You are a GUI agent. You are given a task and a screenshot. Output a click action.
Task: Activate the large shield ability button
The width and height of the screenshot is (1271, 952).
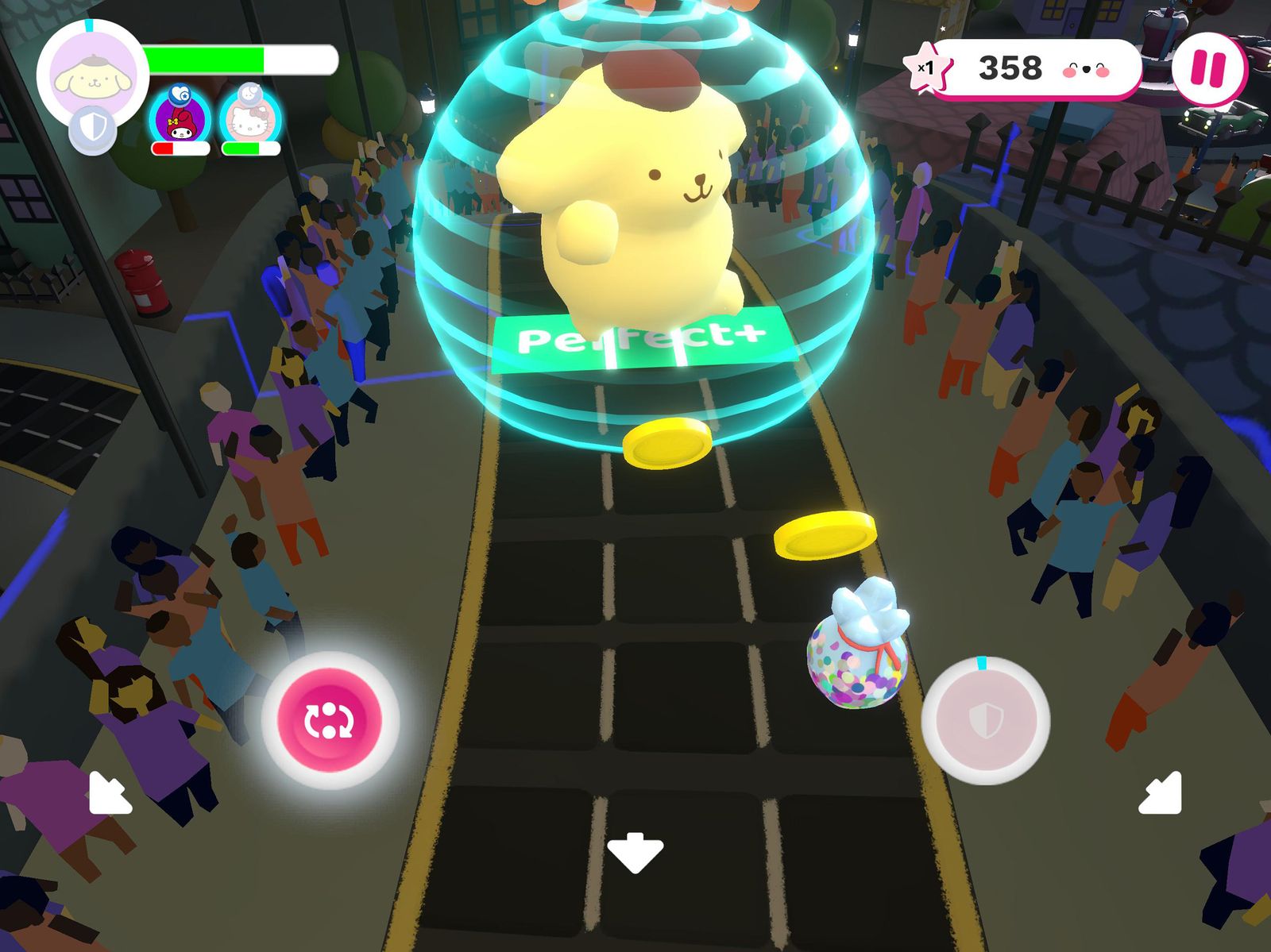click(x=985, y=720)
